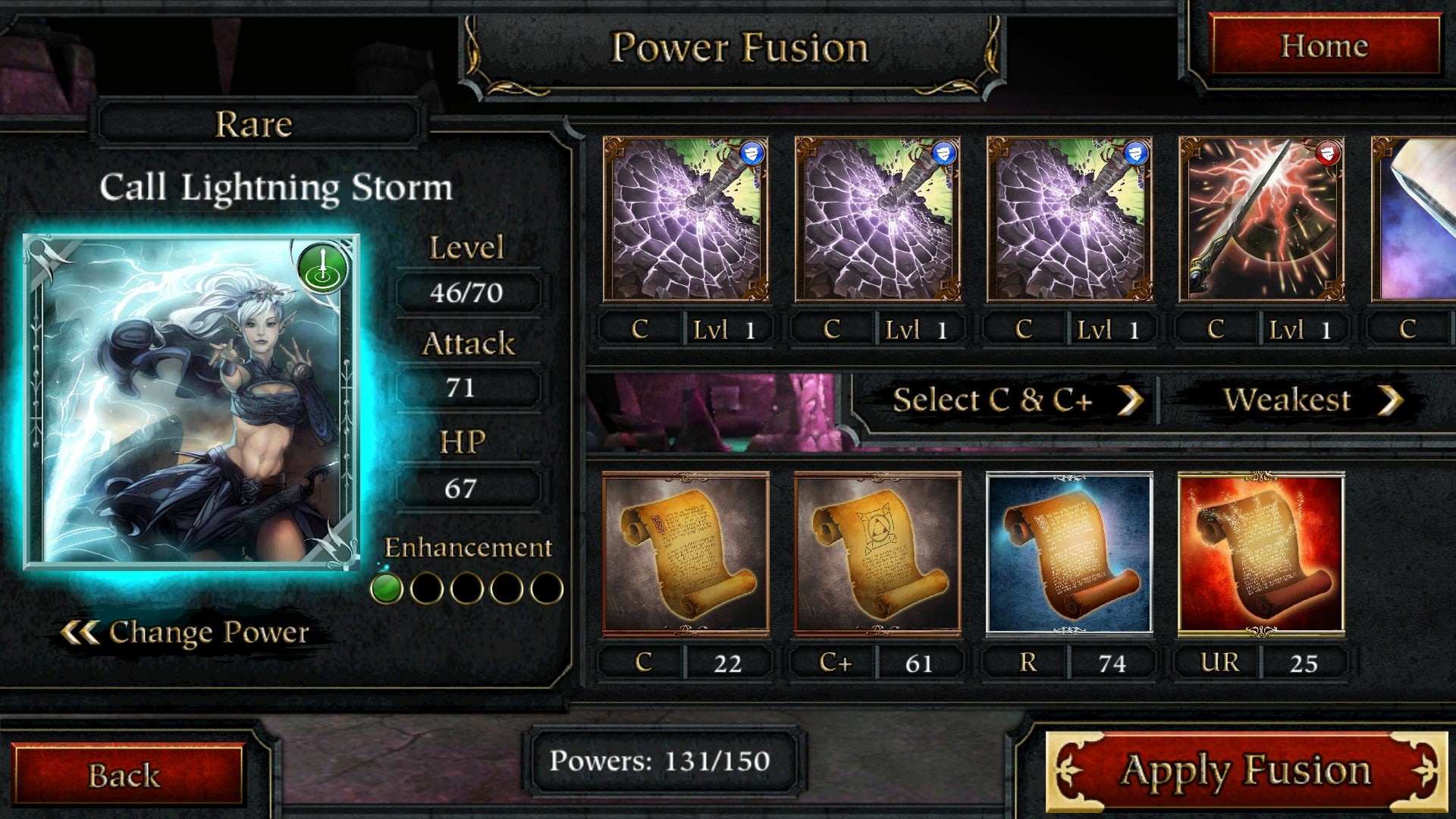Return to the Home screen
1456x819 pixels.
[x=1324, y=46]
